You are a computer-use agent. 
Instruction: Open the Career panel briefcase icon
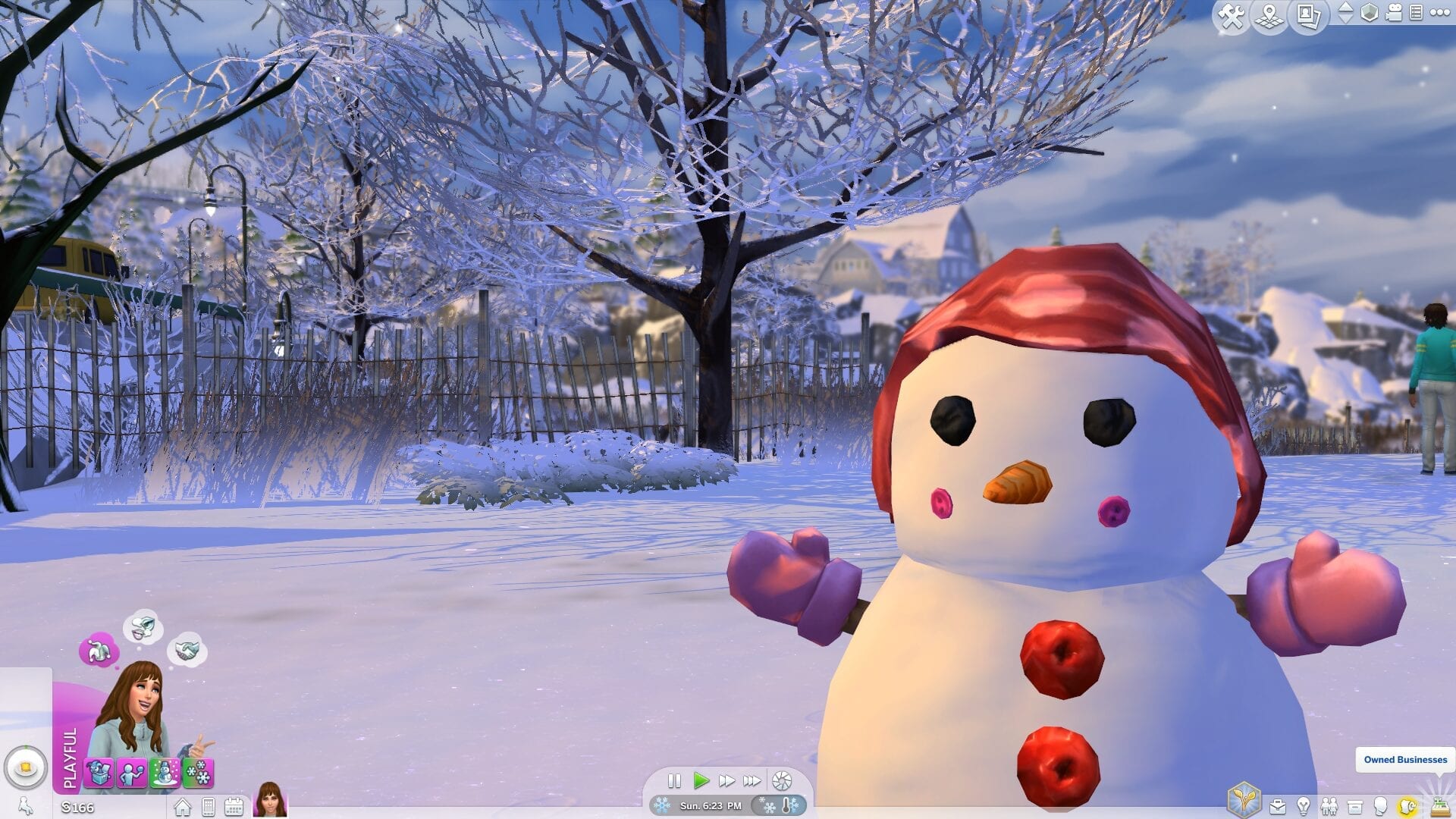coord(1278,806)
